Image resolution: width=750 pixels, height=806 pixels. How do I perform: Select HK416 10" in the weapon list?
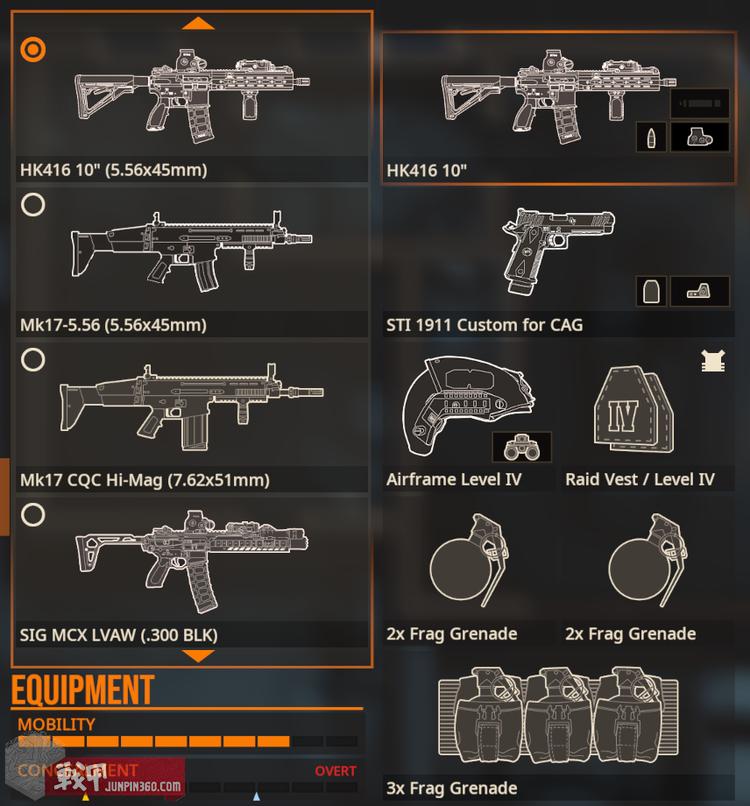[33, 48]
